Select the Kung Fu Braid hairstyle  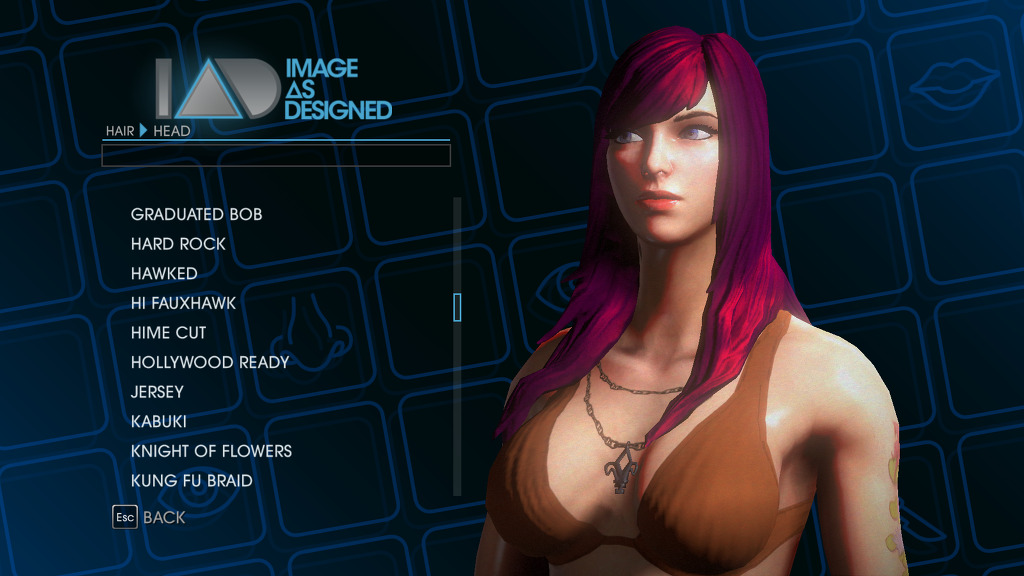click(x=191, y=481)
